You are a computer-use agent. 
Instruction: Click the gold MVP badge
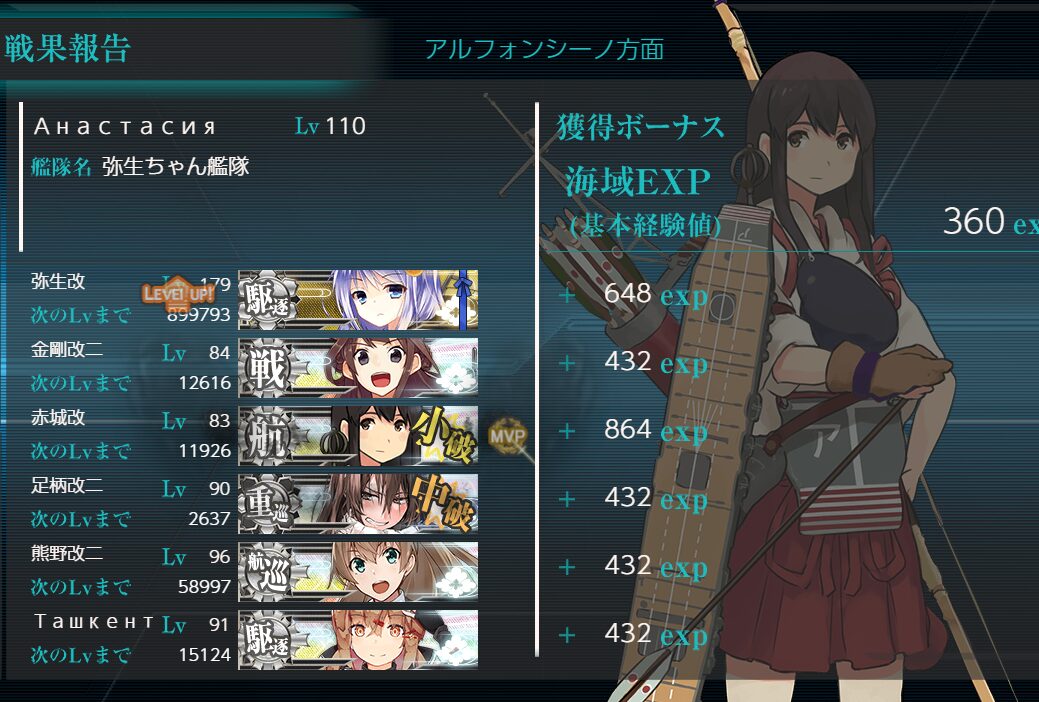[507, 435]
